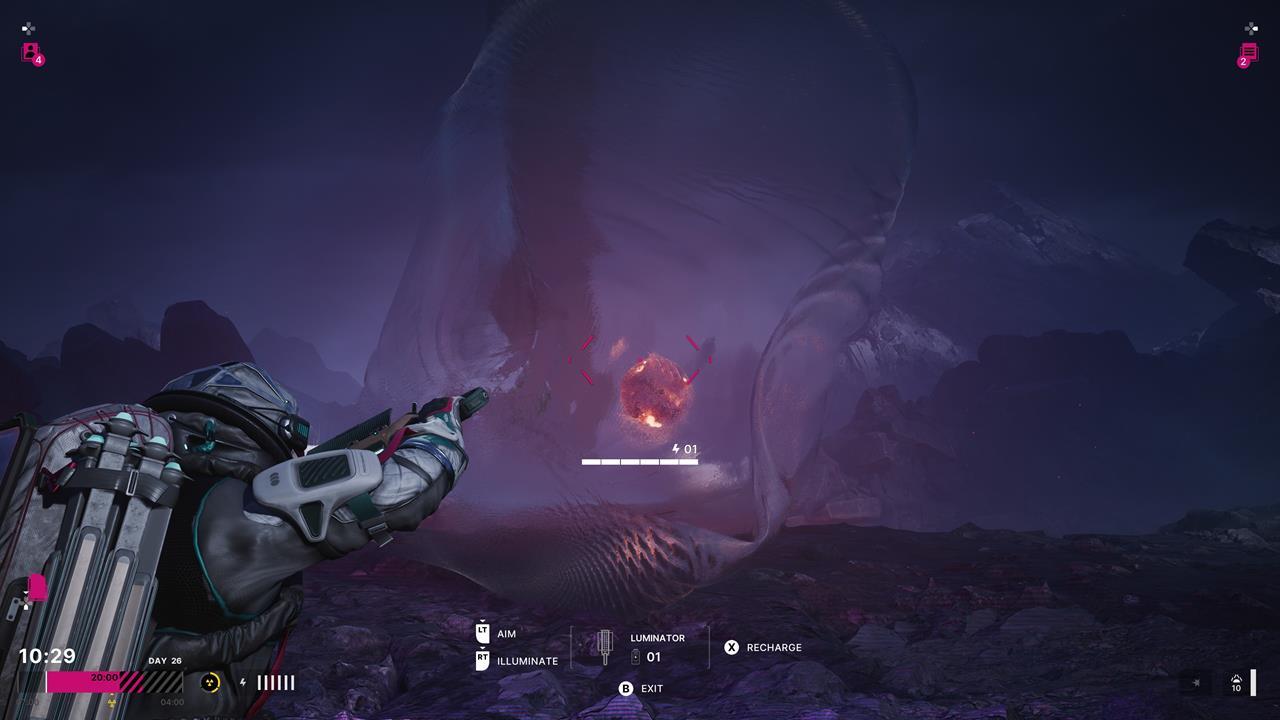Click the yellow radiation gauge icon

[x=210, y=682]
